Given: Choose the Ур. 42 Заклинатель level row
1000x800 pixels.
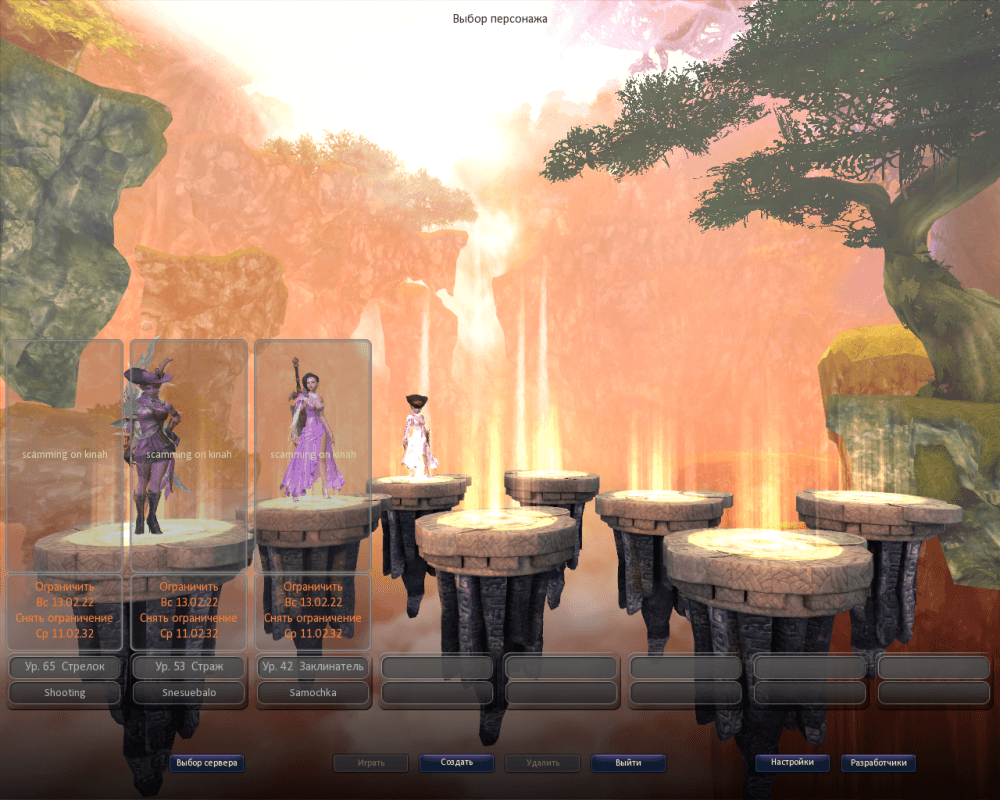Looking at the screenshot, I should (x=313, y=666).
